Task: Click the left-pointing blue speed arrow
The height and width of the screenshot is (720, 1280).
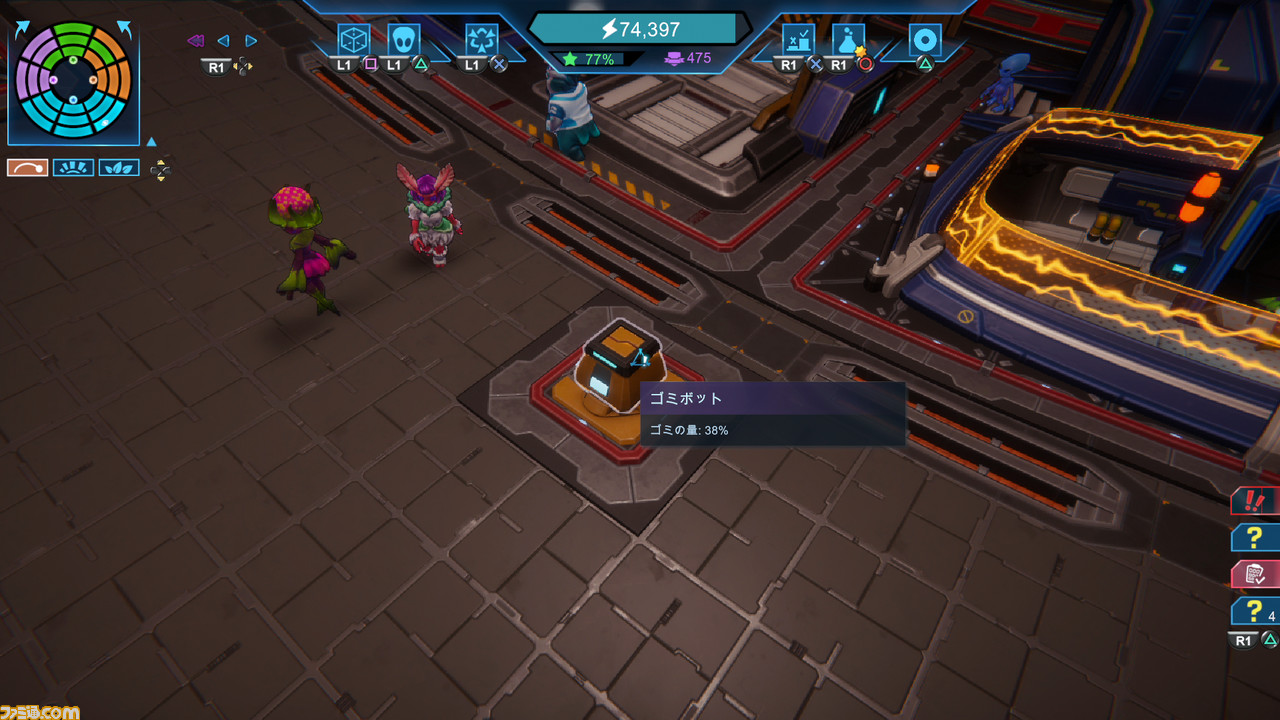Action: (223, 41)
